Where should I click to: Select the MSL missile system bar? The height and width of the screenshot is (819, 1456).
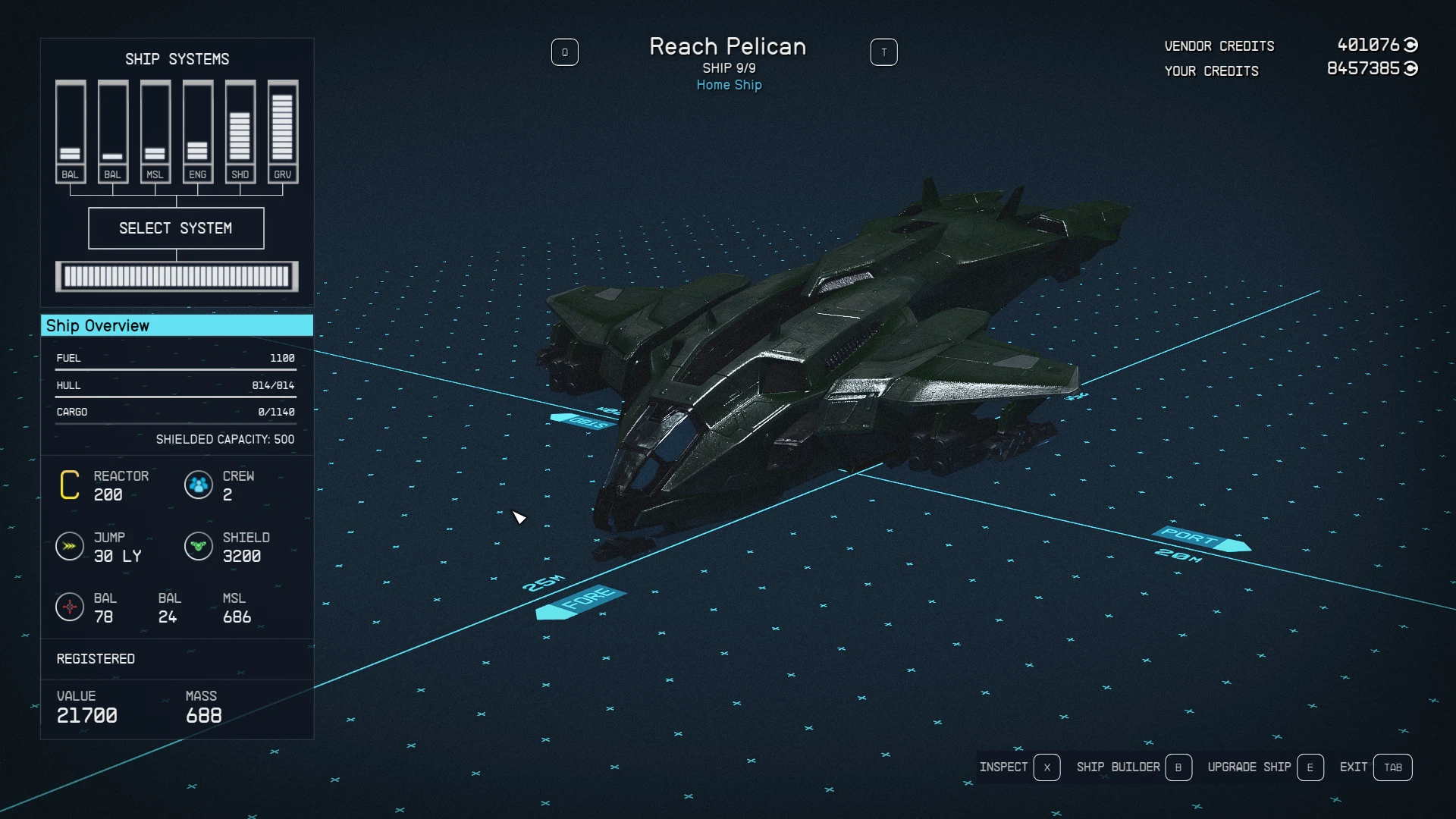point(155,132)
